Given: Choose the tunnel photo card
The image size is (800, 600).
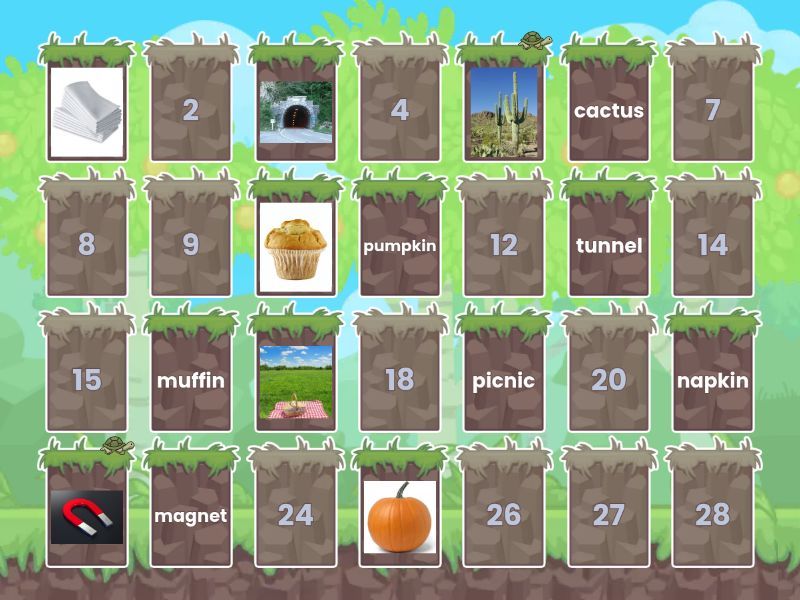Looking at the screenshot, I should (x=295, y=110).
